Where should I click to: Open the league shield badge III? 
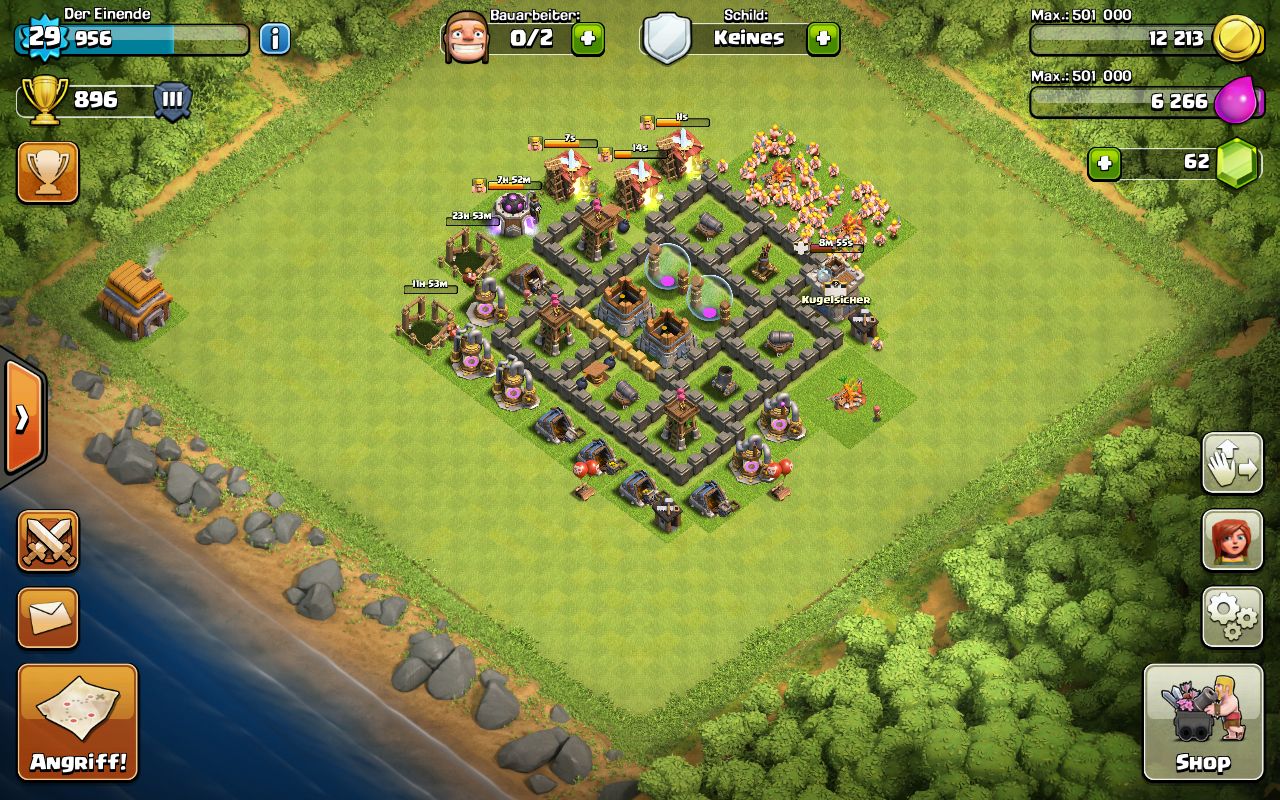[x=172, y=101]
